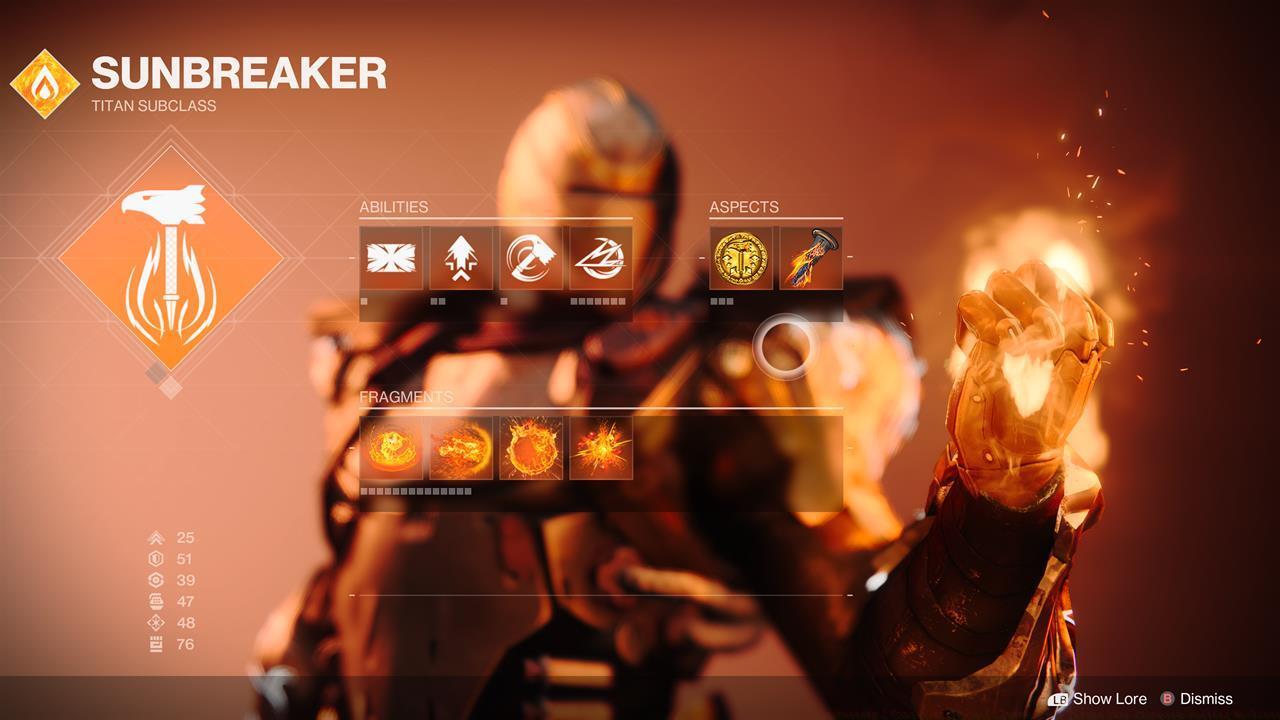The width and height of the screenshot is (1280, 720).
Task: Open the second flaming fragment slot
Action: pyautogui.click(x=461, y=449)
